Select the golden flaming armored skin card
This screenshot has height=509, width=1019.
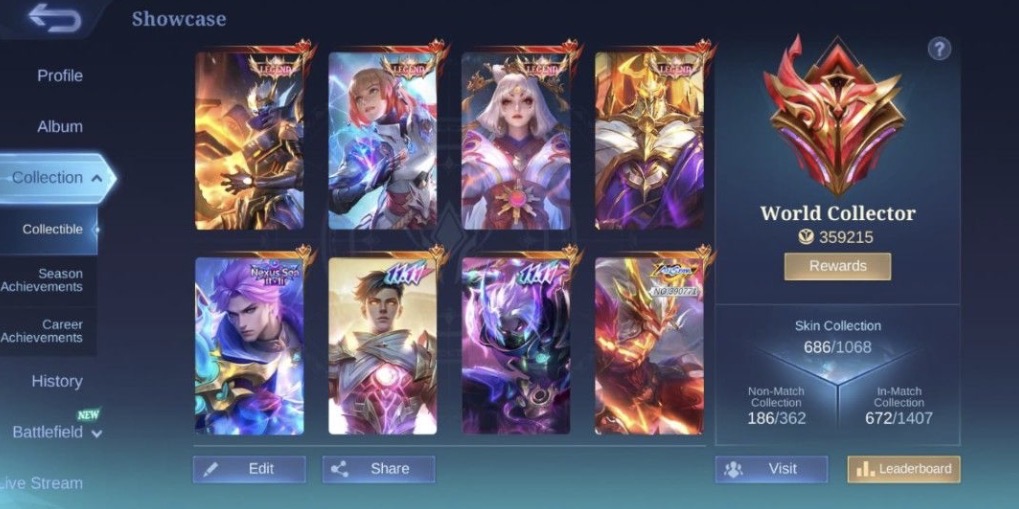coord(249,140)
